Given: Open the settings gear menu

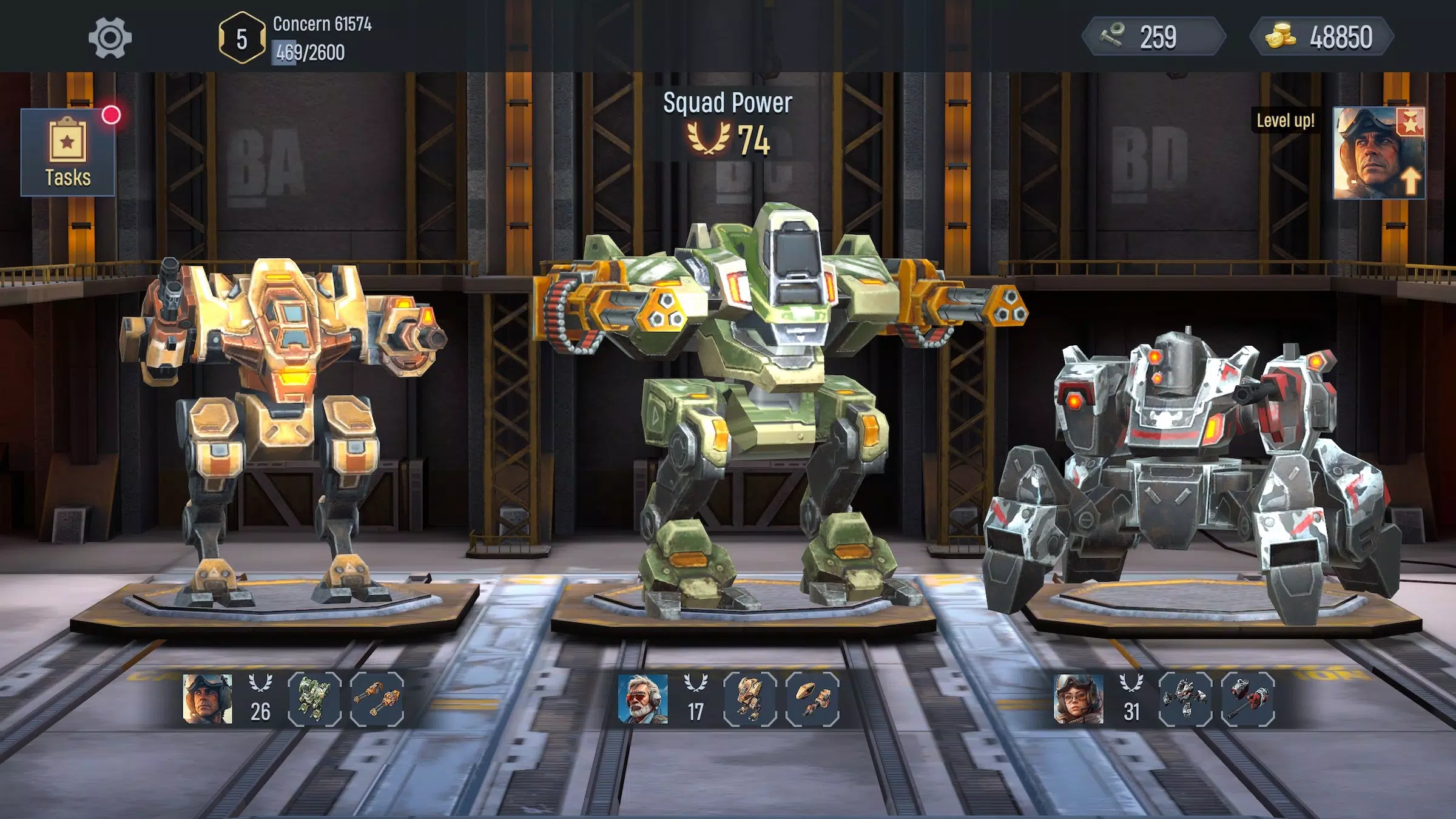Looking at the screenshot, I should coord(110,38).
